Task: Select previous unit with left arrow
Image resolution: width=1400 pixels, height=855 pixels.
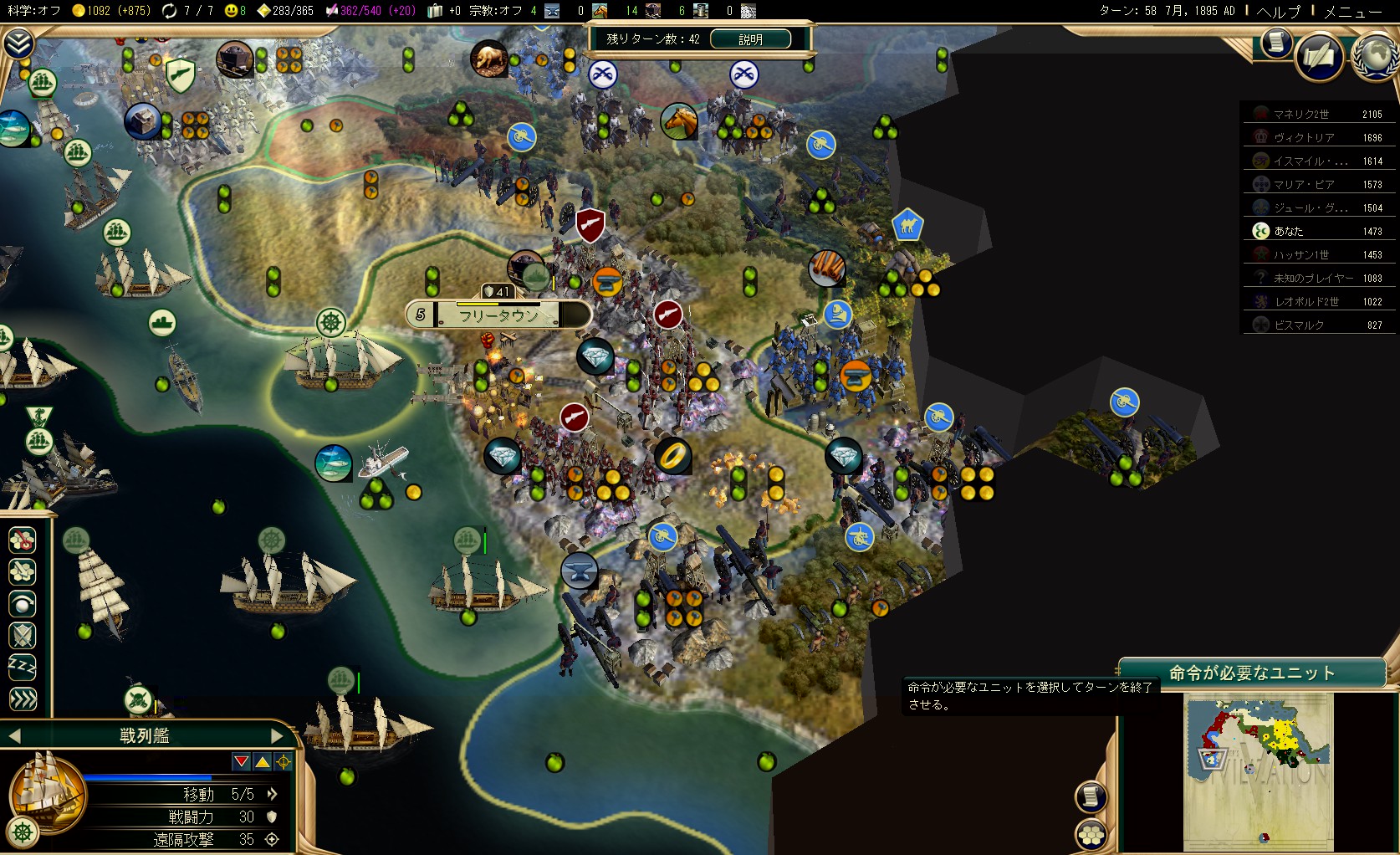Action: [14, 736]
